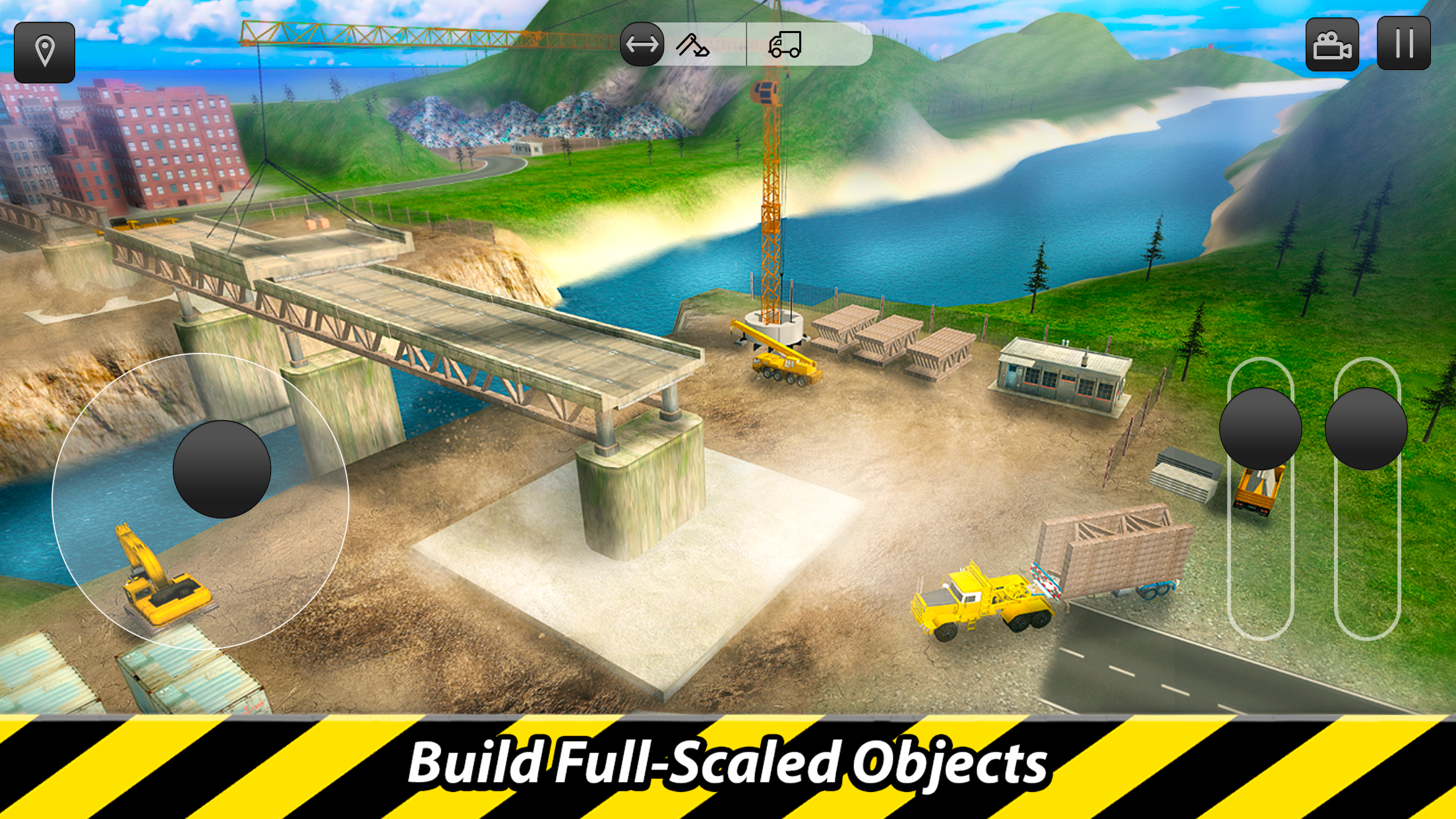The width and height of the screenshot is (1456, 819).
Task: Pause the game
Action: tap(1404, 44)
